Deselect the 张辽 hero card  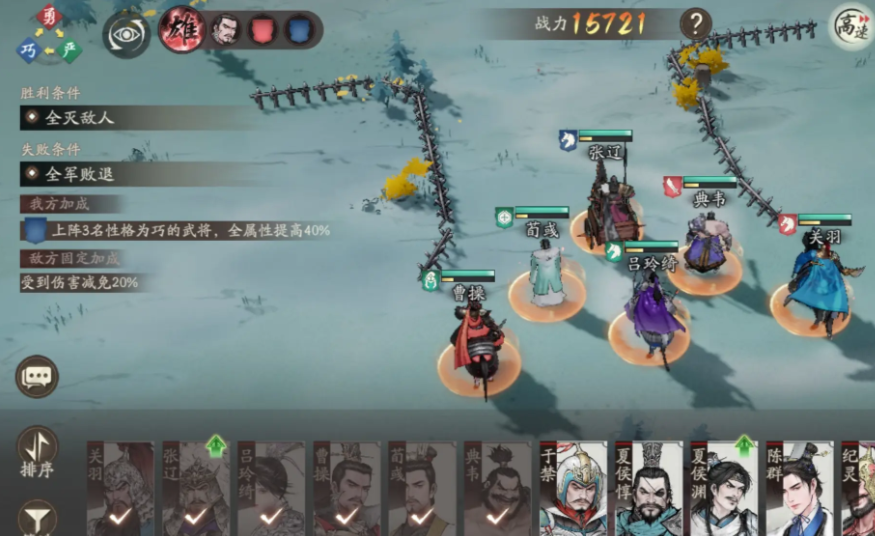point(196,489)
